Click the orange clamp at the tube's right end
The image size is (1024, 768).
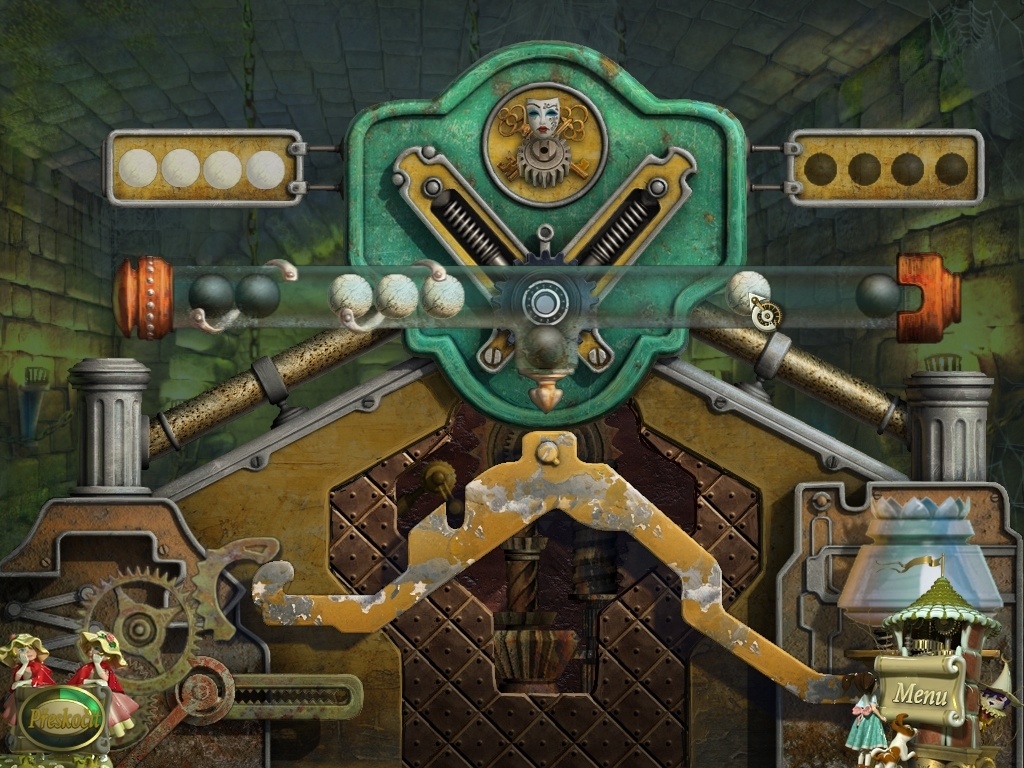click(x=929, y=296)
